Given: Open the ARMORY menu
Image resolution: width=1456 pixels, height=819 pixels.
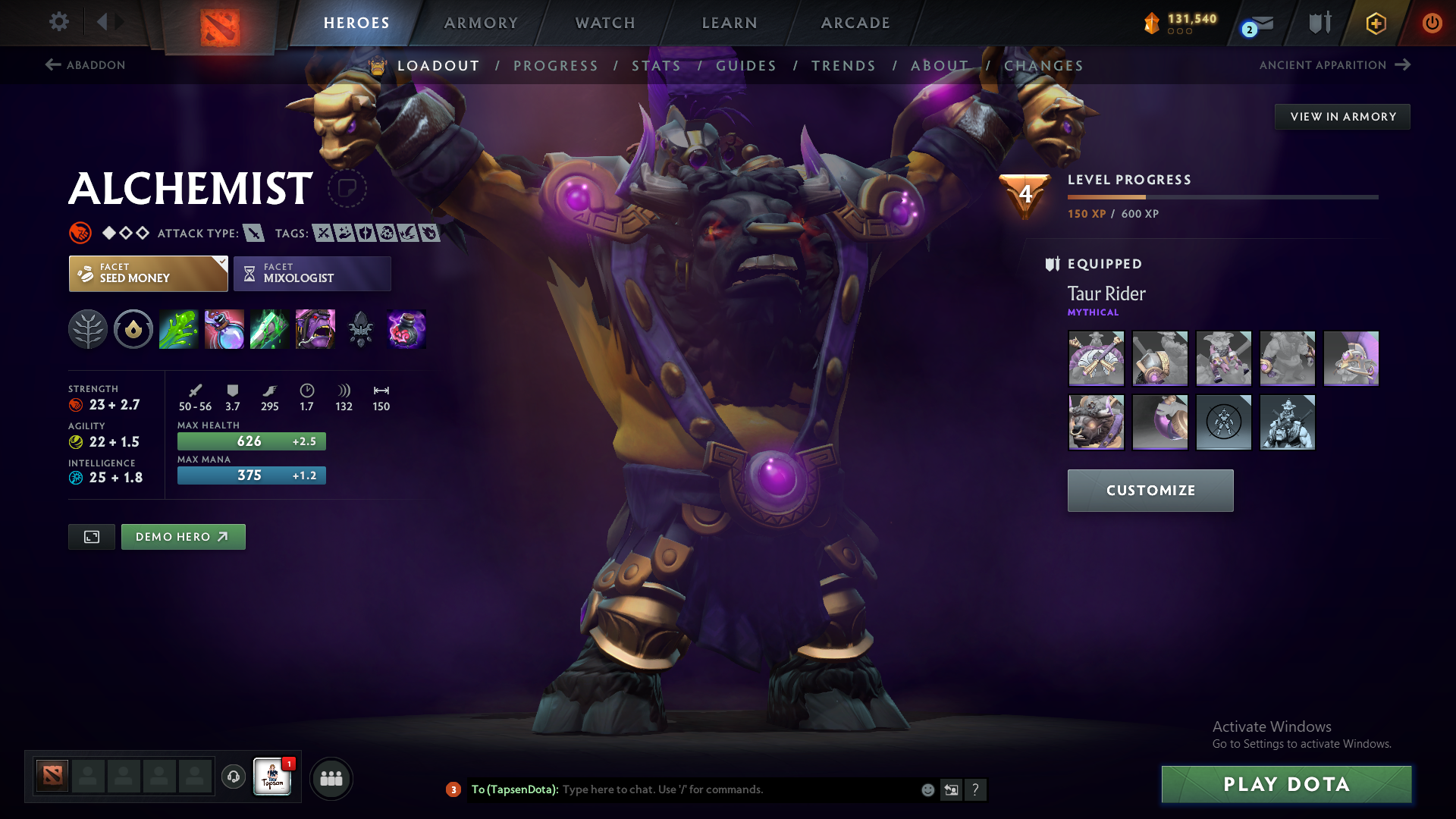Looking at the screenshot, I should point(481,23).
